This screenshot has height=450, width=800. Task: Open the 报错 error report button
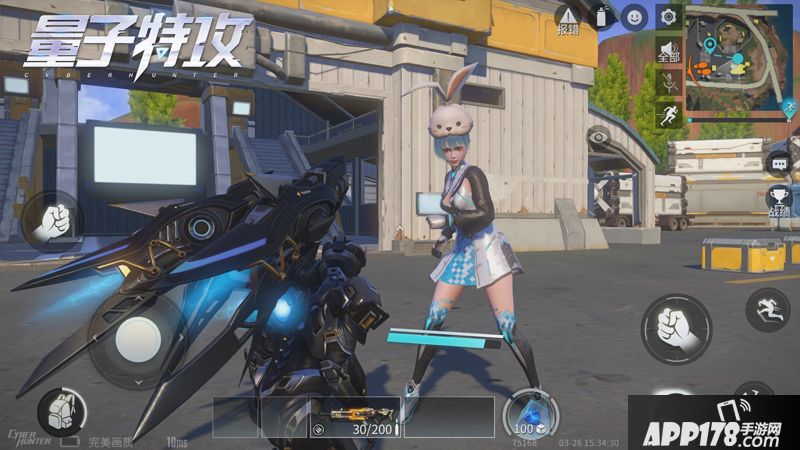coord(568,19)
